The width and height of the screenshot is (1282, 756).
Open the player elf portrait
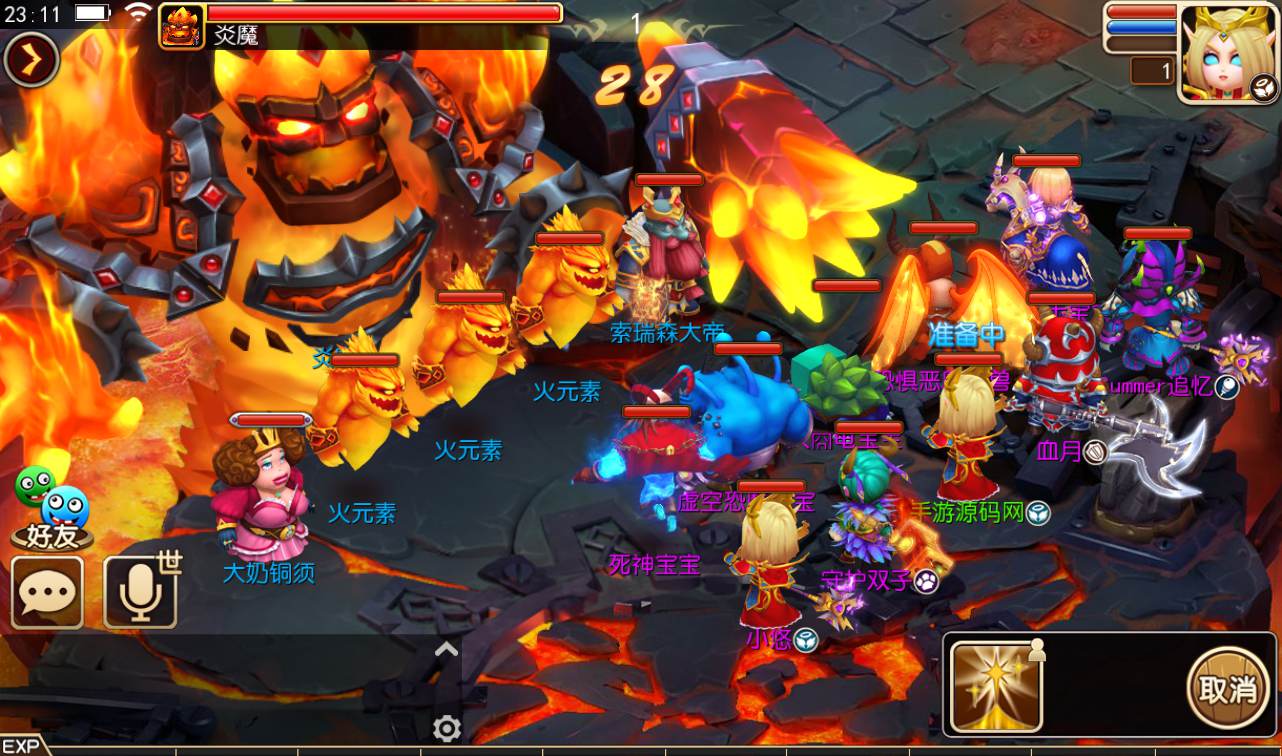click(1228, 53)
